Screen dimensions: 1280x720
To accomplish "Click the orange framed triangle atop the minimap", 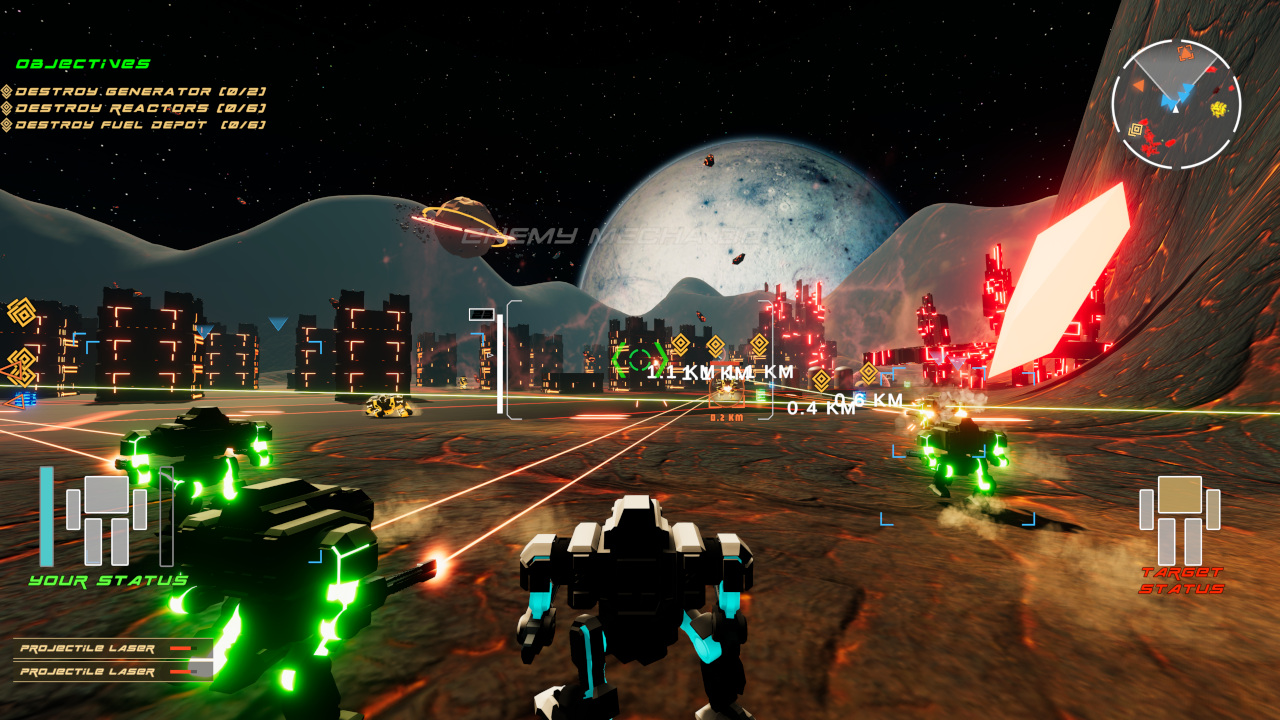I will point(1185,53).
